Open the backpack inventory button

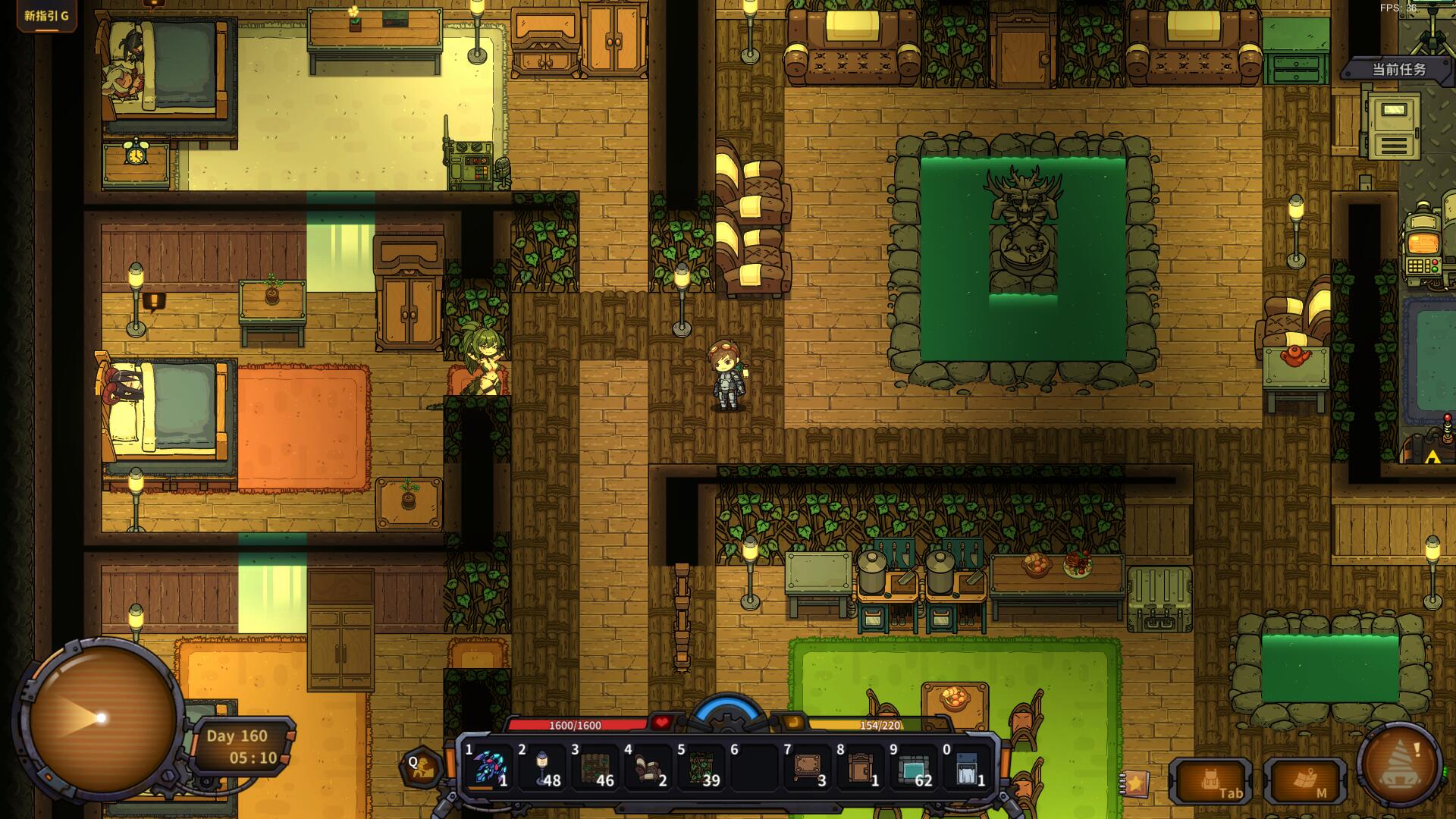click(x=1210, y=781)
